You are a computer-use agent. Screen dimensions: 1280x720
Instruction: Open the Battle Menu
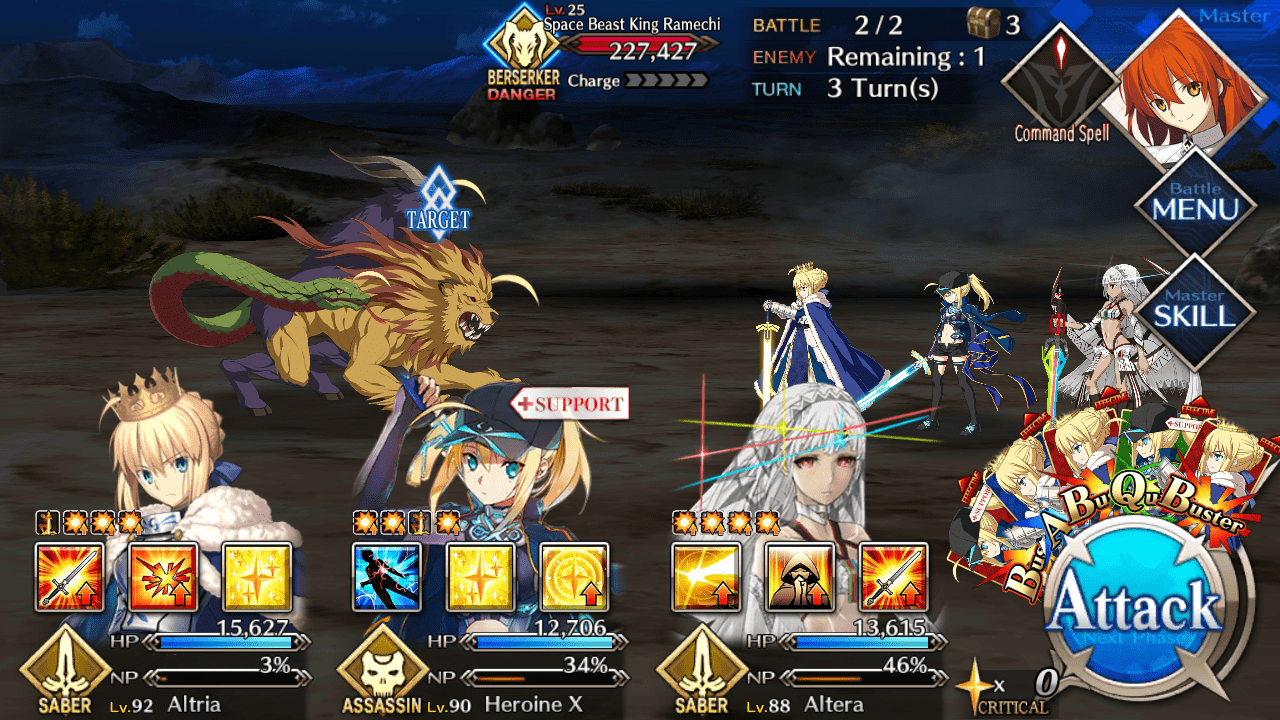point(1195,205)
